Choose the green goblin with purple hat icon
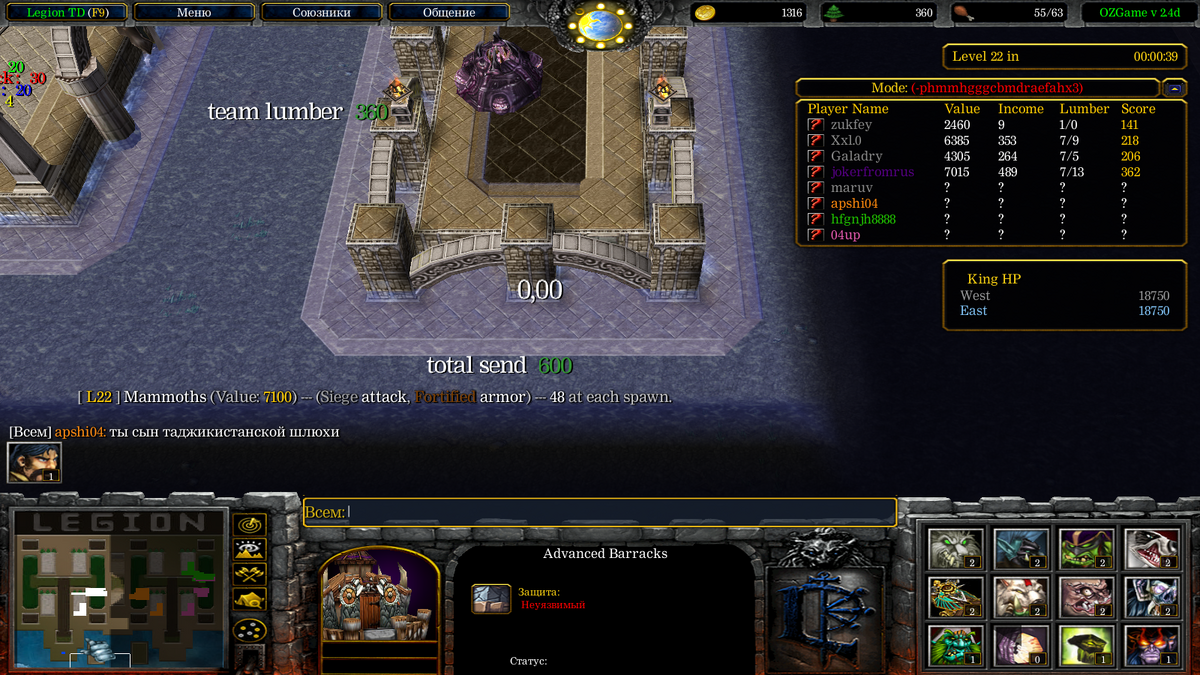The width and height of the screenshot is (1200, 675). coord(1085,548)
